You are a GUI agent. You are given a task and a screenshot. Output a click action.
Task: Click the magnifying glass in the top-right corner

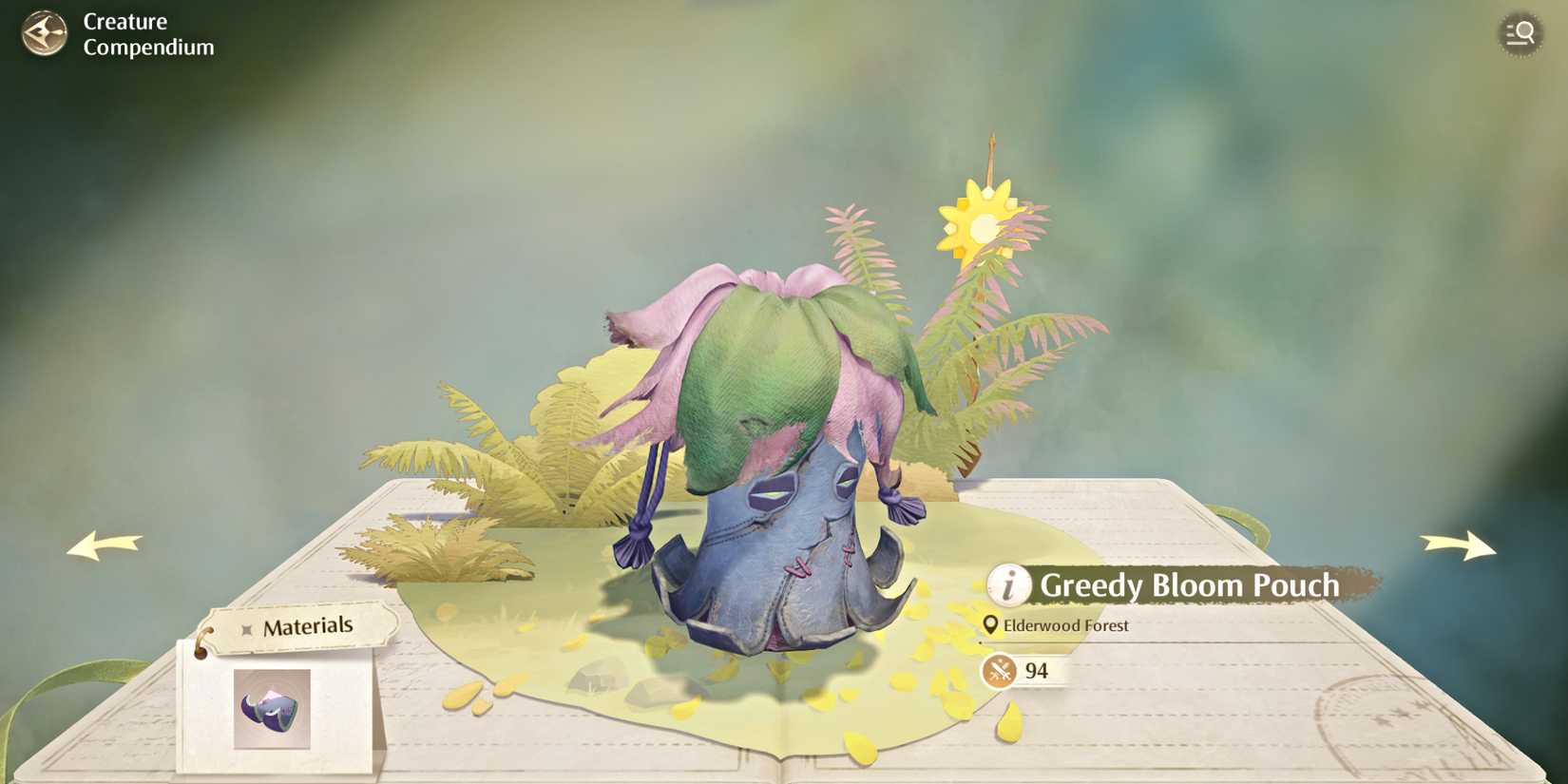tap(1521, 33)
